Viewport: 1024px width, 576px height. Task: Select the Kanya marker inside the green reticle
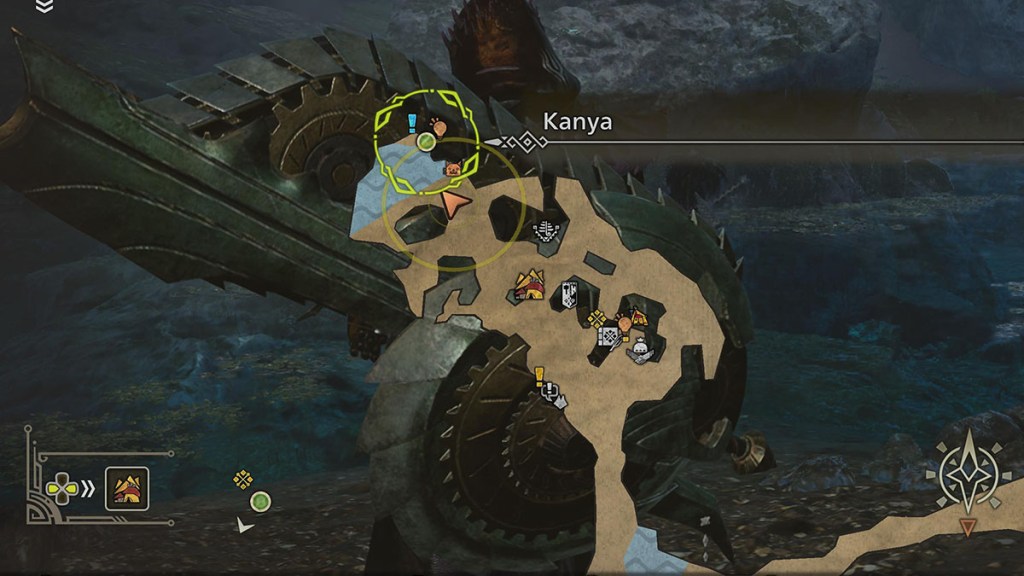pyautogui.click(x=427, y=143)
